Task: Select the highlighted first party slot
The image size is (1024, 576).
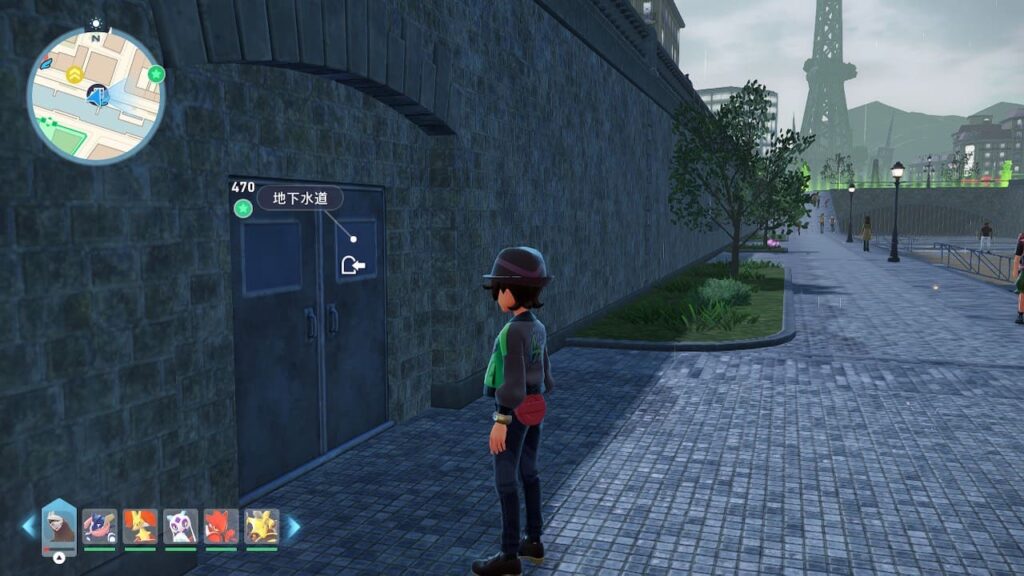Action: coord(59,526)
